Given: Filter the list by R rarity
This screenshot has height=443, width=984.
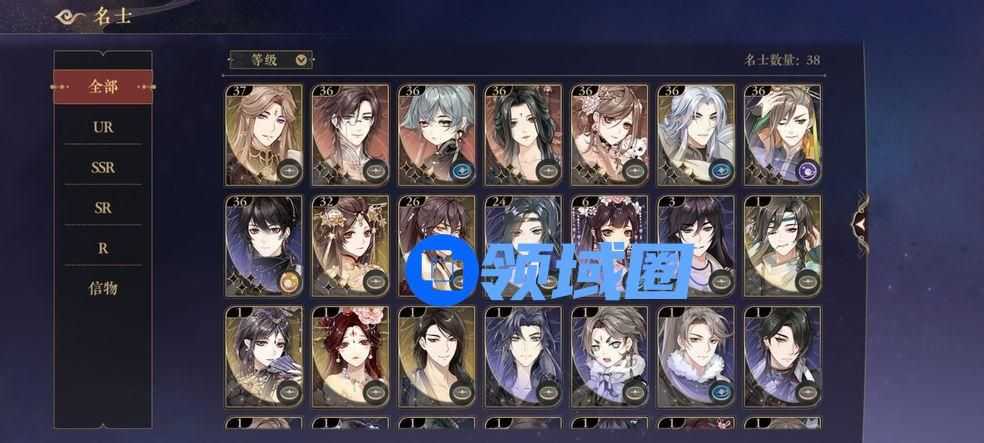Looking at the screenshot, I should 103,248.
